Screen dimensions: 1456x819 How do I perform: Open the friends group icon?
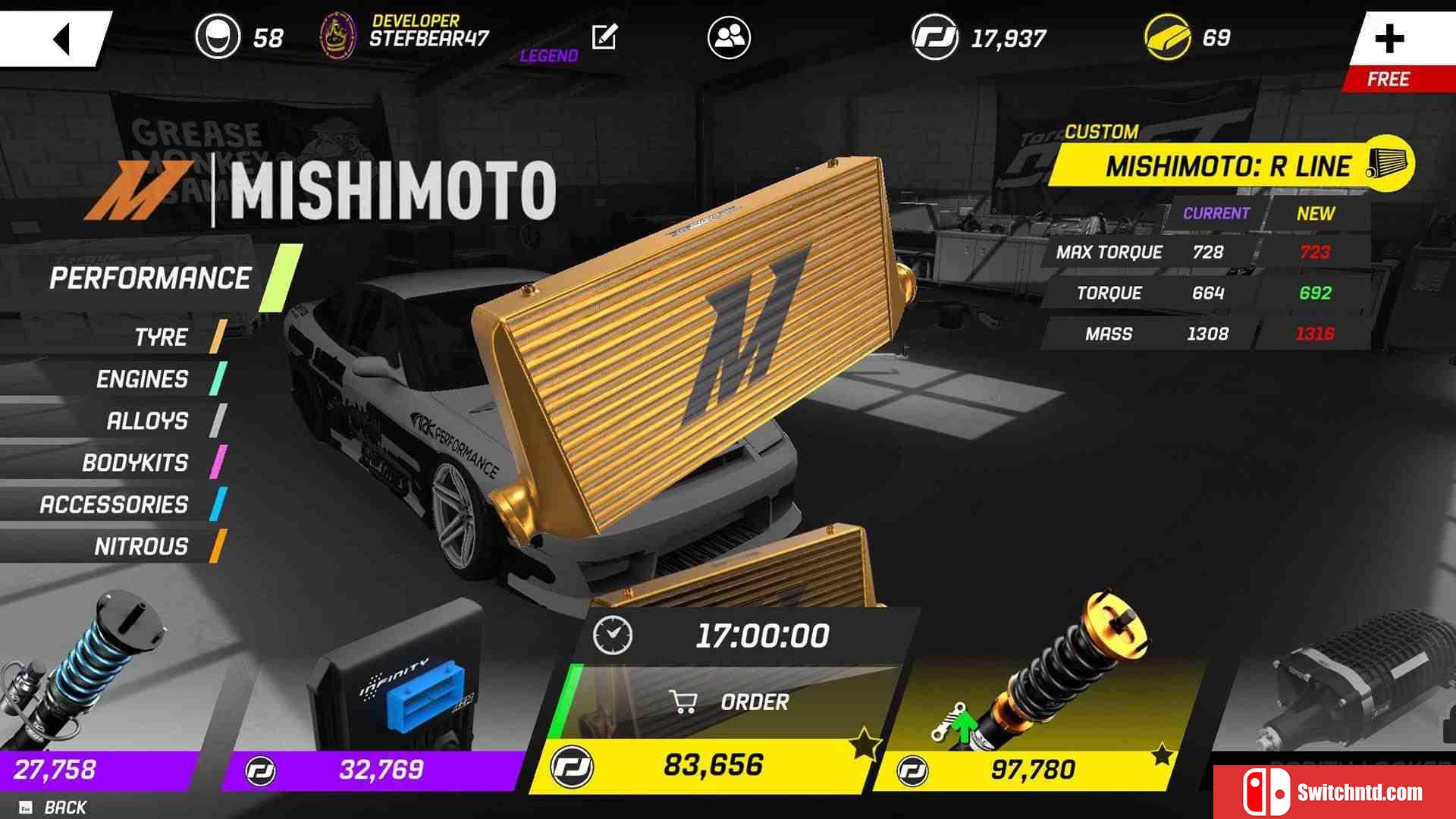pos(729,37)
